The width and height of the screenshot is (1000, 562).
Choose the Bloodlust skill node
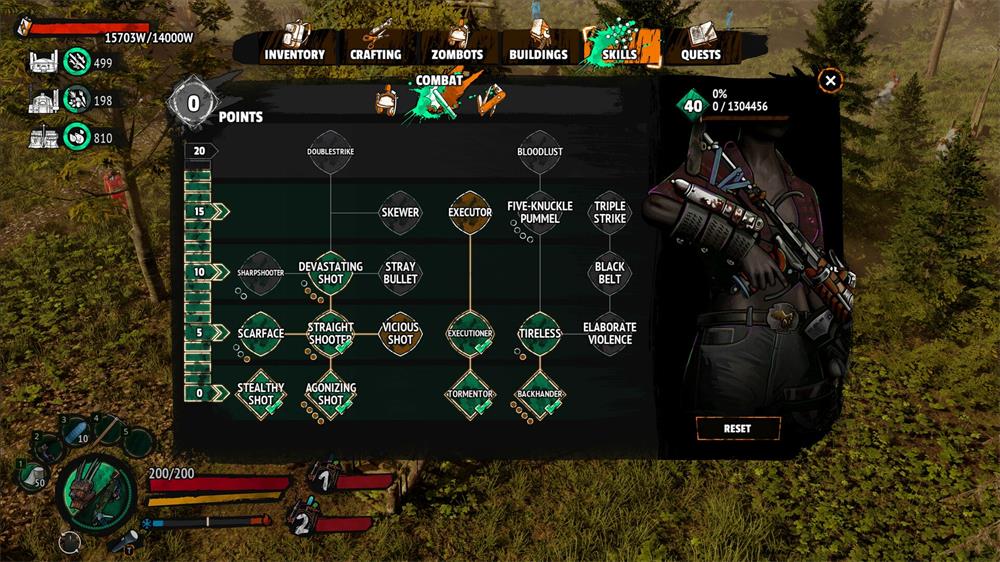click(540, 153)
